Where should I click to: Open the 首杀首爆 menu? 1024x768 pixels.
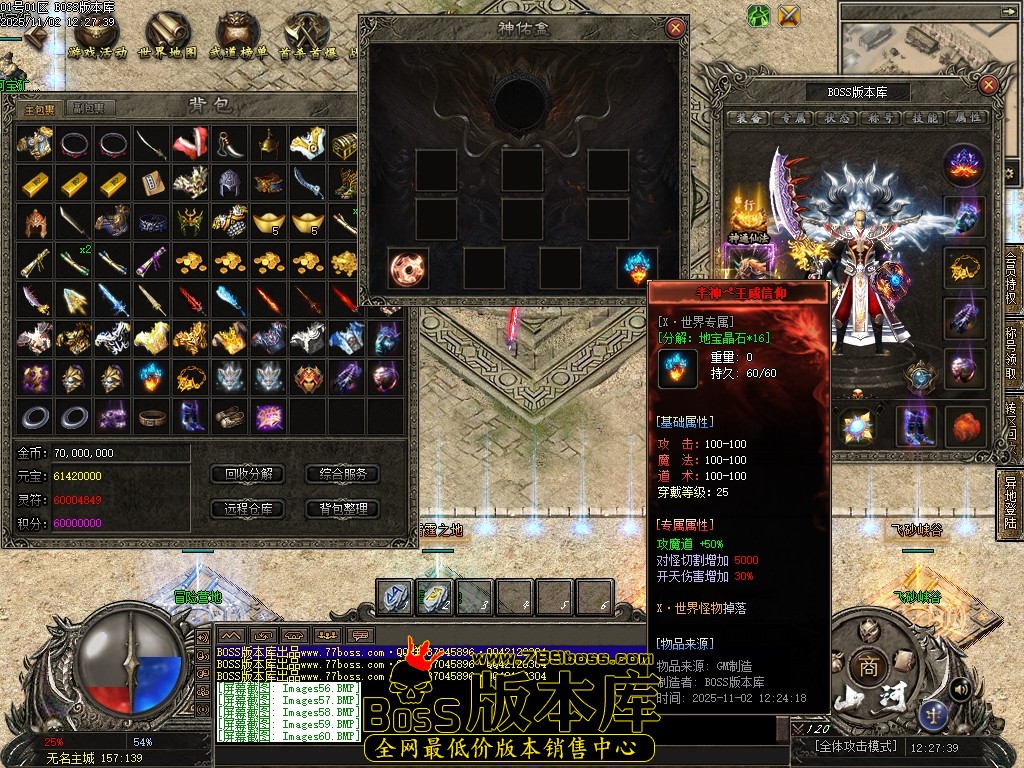307,38
